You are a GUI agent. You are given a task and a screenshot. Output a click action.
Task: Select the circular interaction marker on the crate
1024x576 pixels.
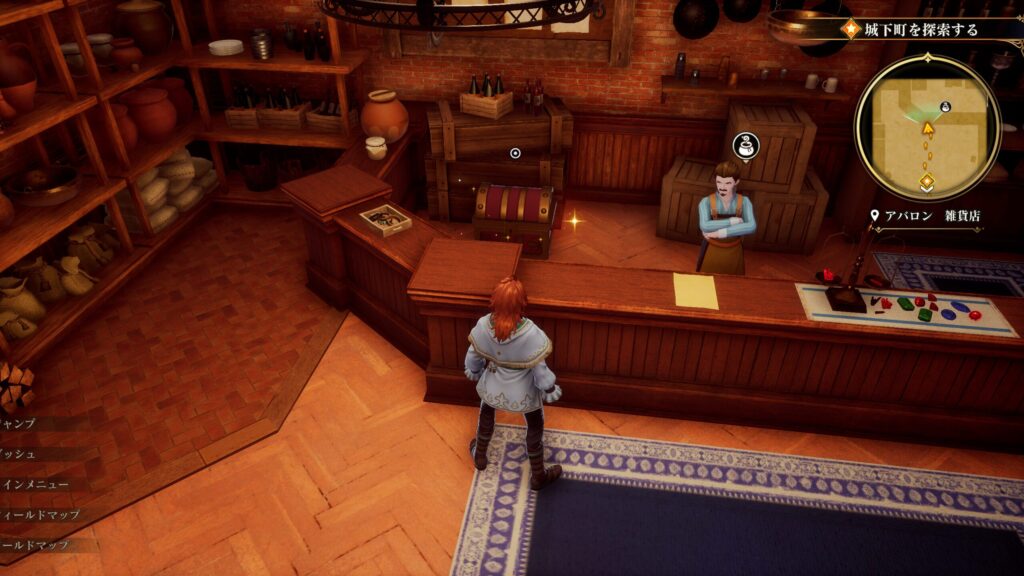point(515,153)
